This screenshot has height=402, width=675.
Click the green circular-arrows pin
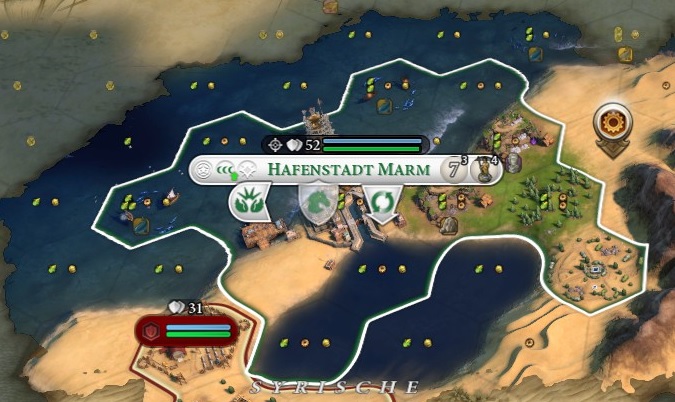[381, 204]
